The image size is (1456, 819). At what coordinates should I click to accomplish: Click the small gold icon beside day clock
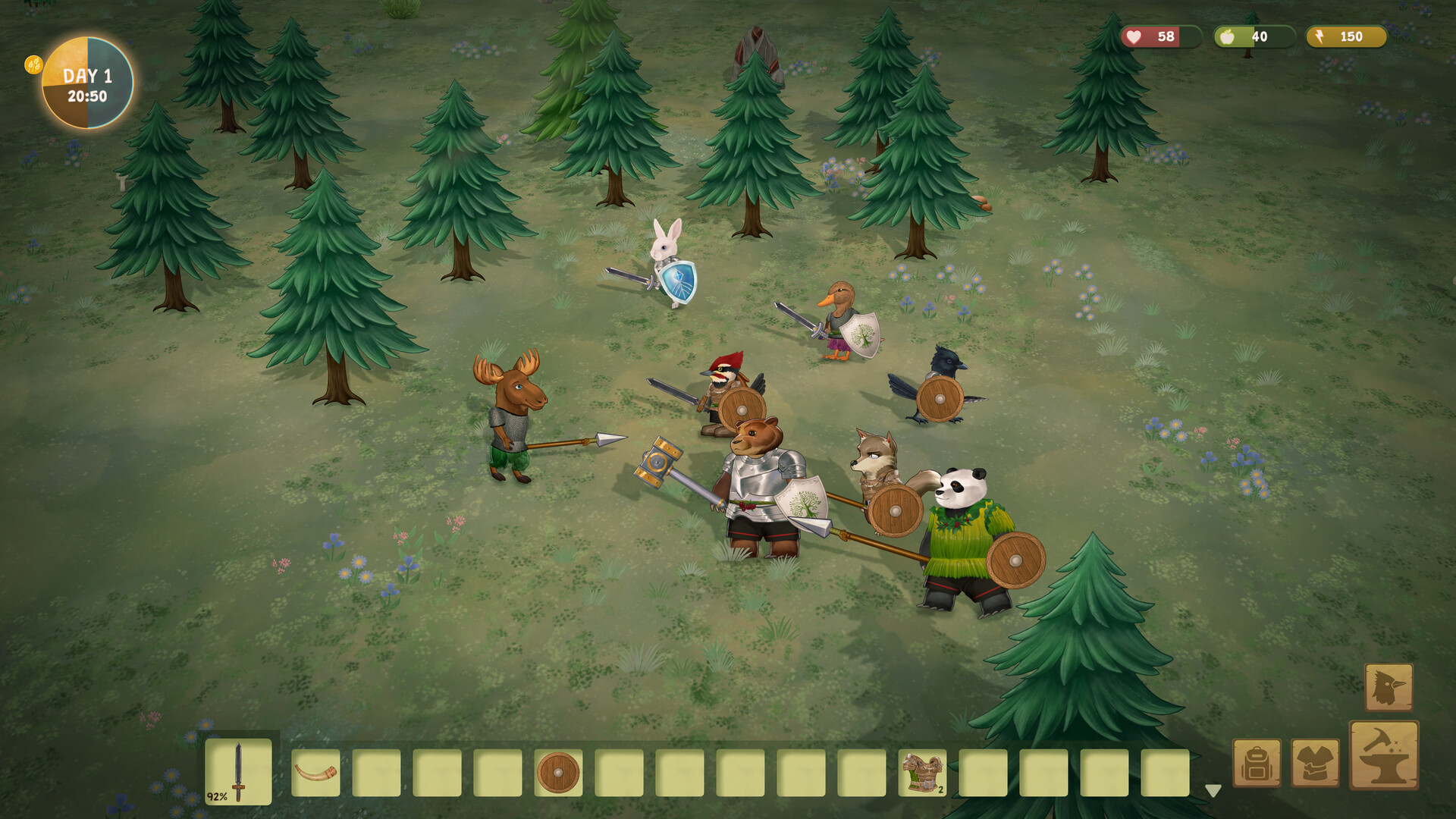(33, 64)
